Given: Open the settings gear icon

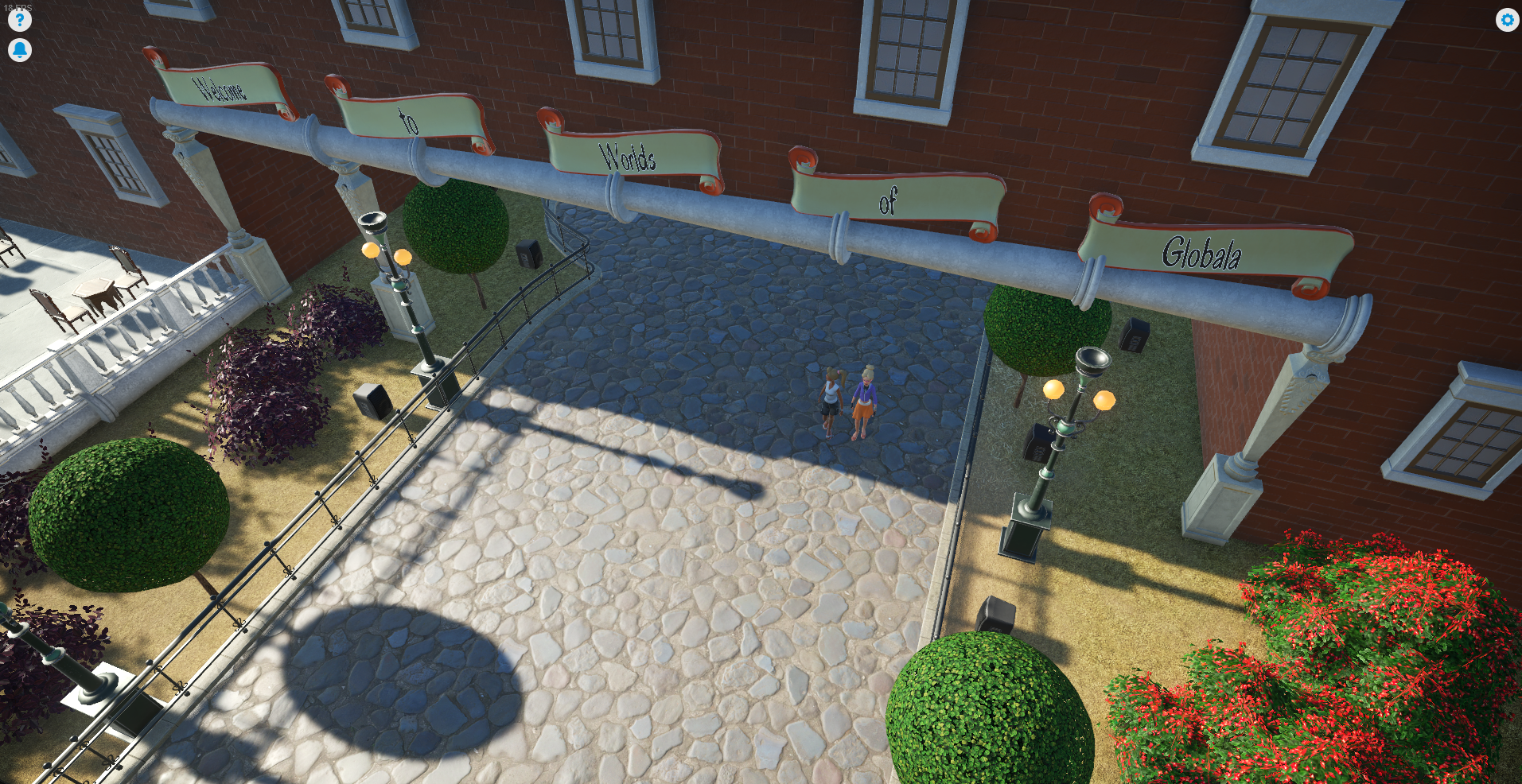Looking at the screenshot, I should point(1508,20).
